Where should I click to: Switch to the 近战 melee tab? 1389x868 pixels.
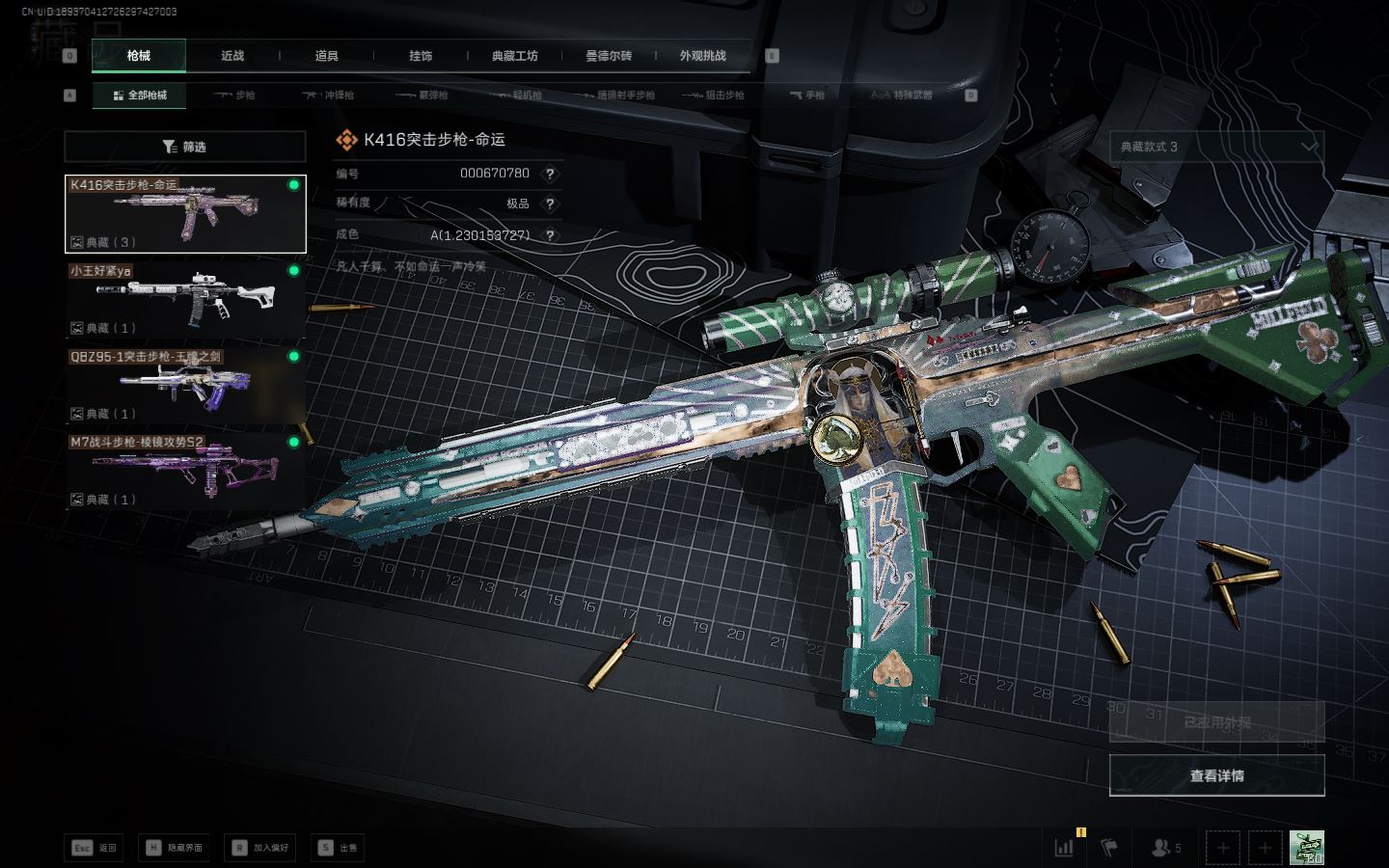[232, 56]
